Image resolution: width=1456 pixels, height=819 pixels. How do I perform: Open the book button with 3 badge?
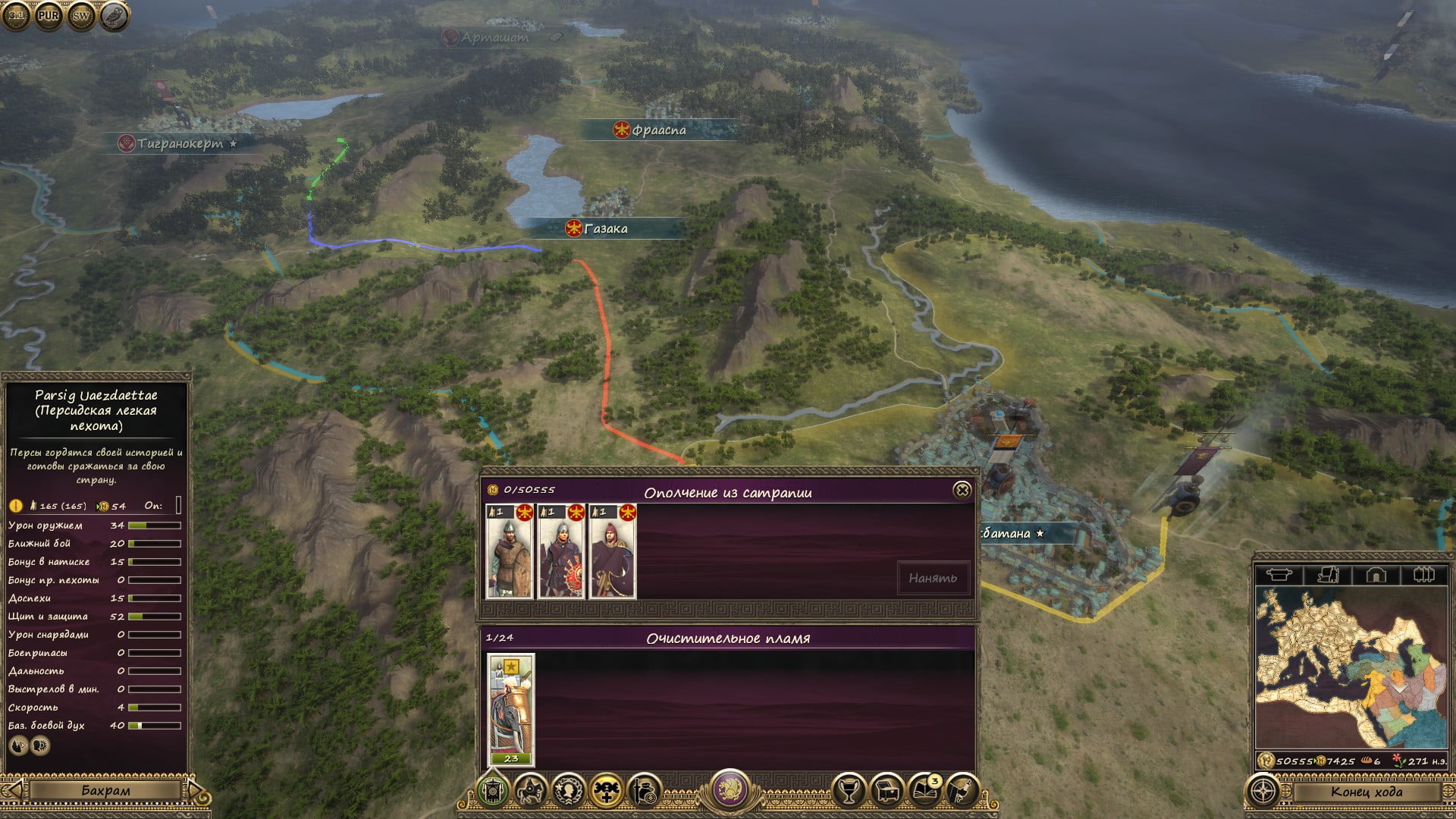coord(925,792)
